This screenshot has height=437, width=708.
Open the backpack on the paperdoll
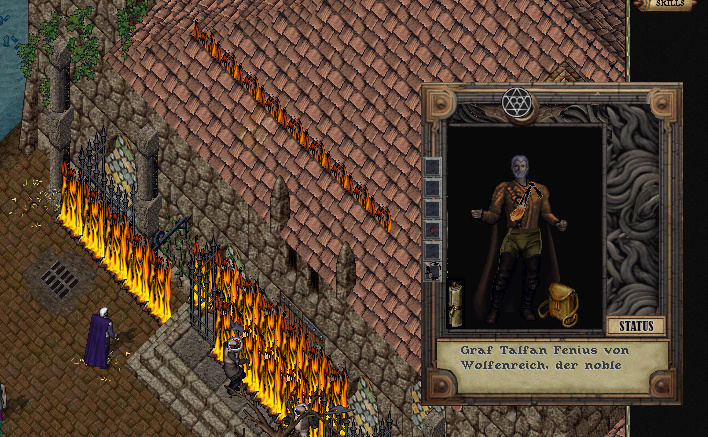[x=558, y=304]
